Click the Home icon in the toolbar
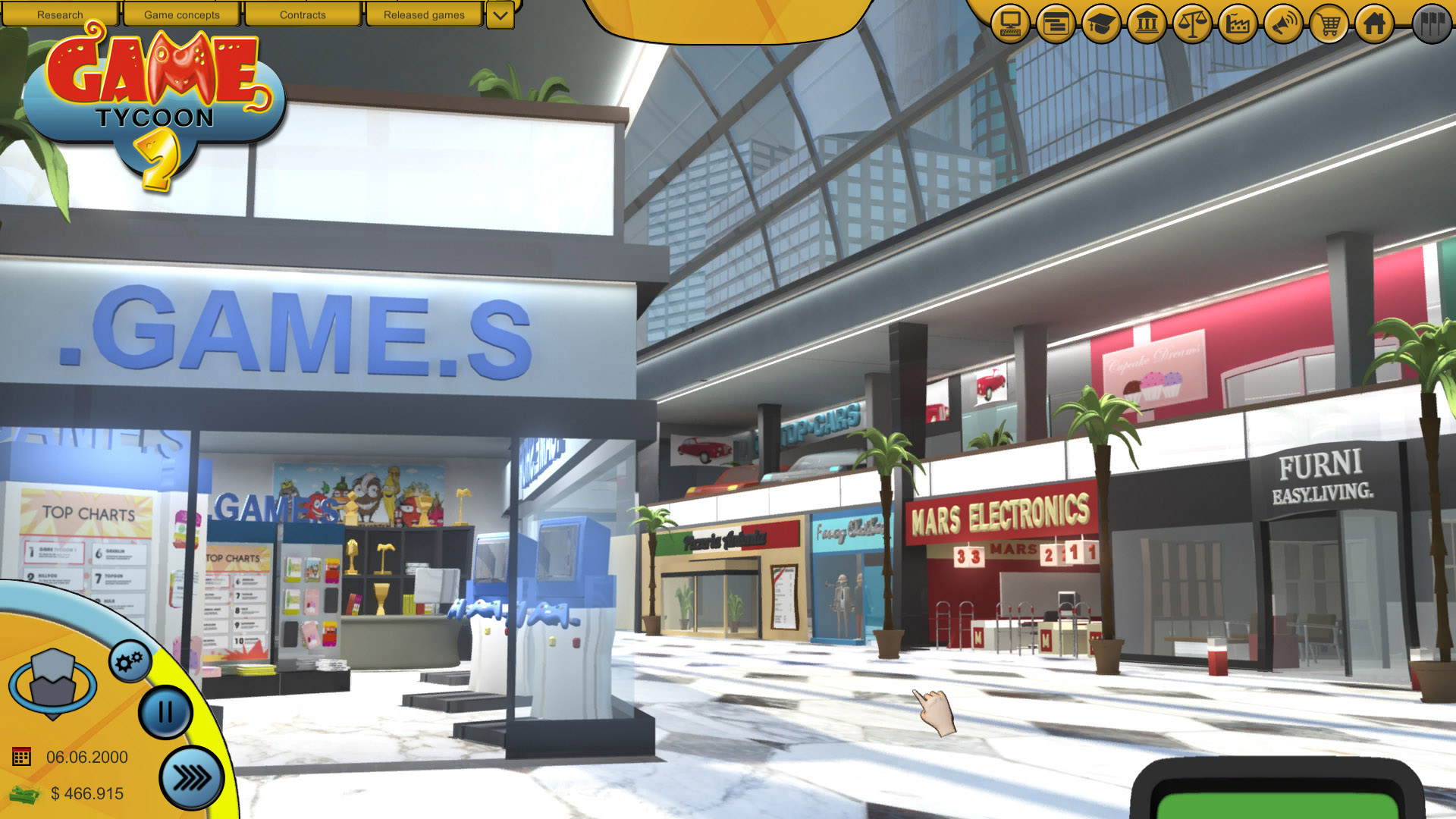 click(x=1374, y=24)
